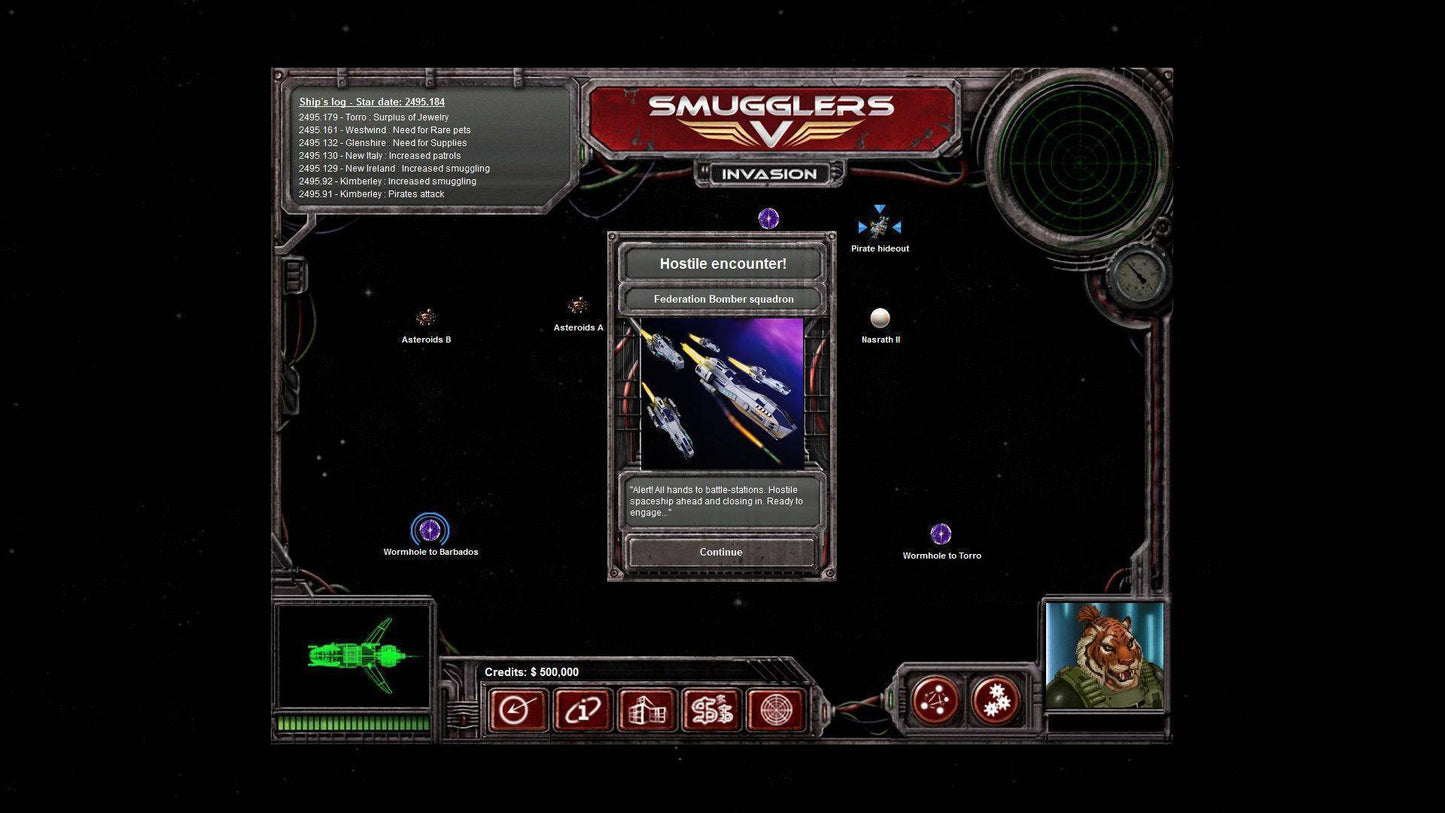Select the Pirate hideout on the map
1445x813 pixels.
tap(880, 225)
